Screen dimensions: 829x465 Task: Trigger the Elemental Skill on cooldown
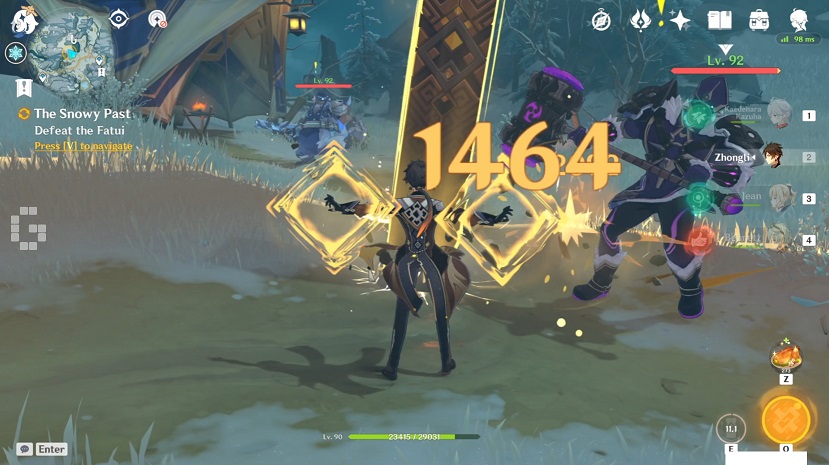pyautogui.click(x=731, y=429)
